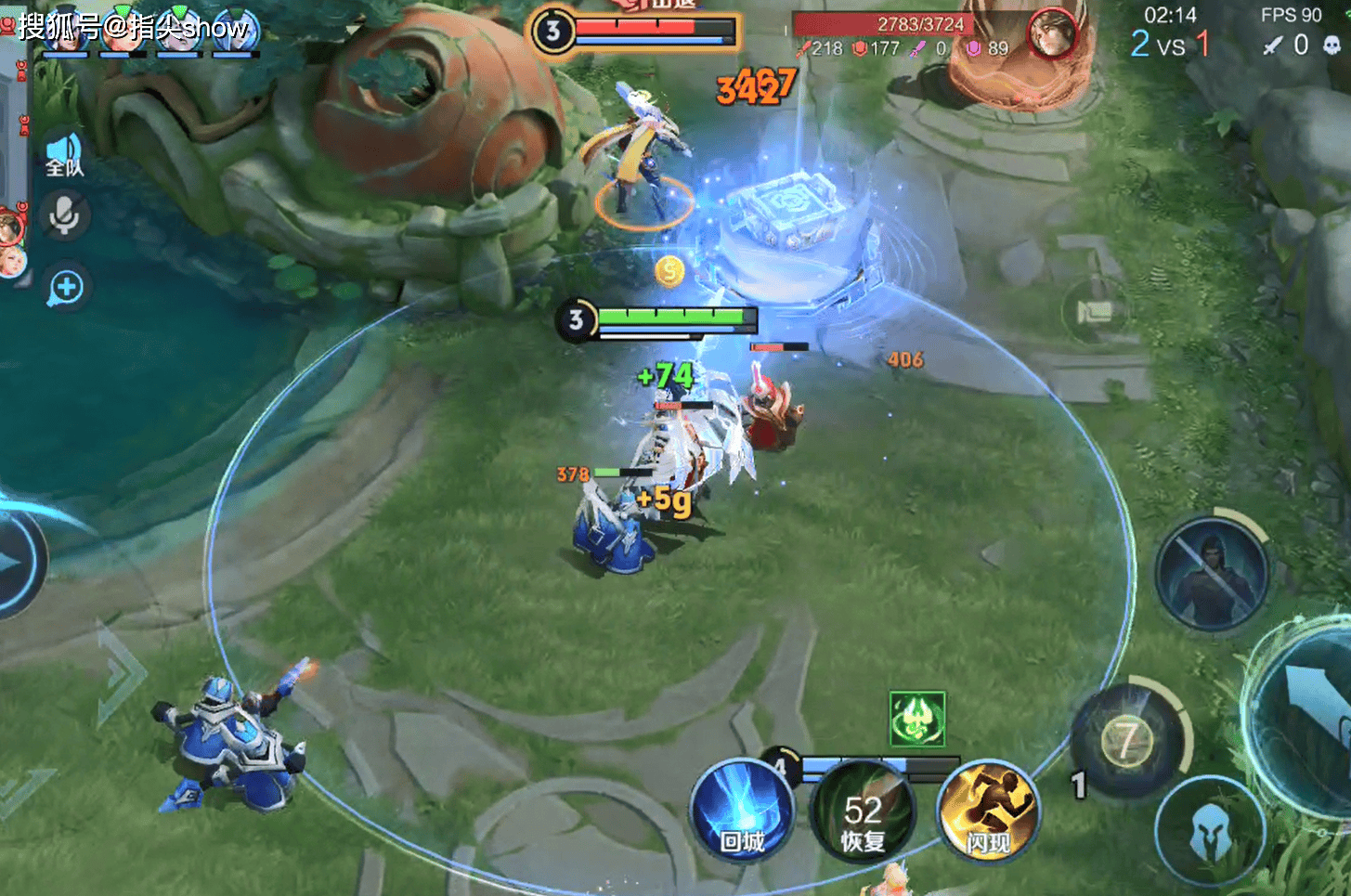Select the enemy hero portrait at top
Image resolution: width=1351 pixels, height=896 pixels.
[1052, 34]
